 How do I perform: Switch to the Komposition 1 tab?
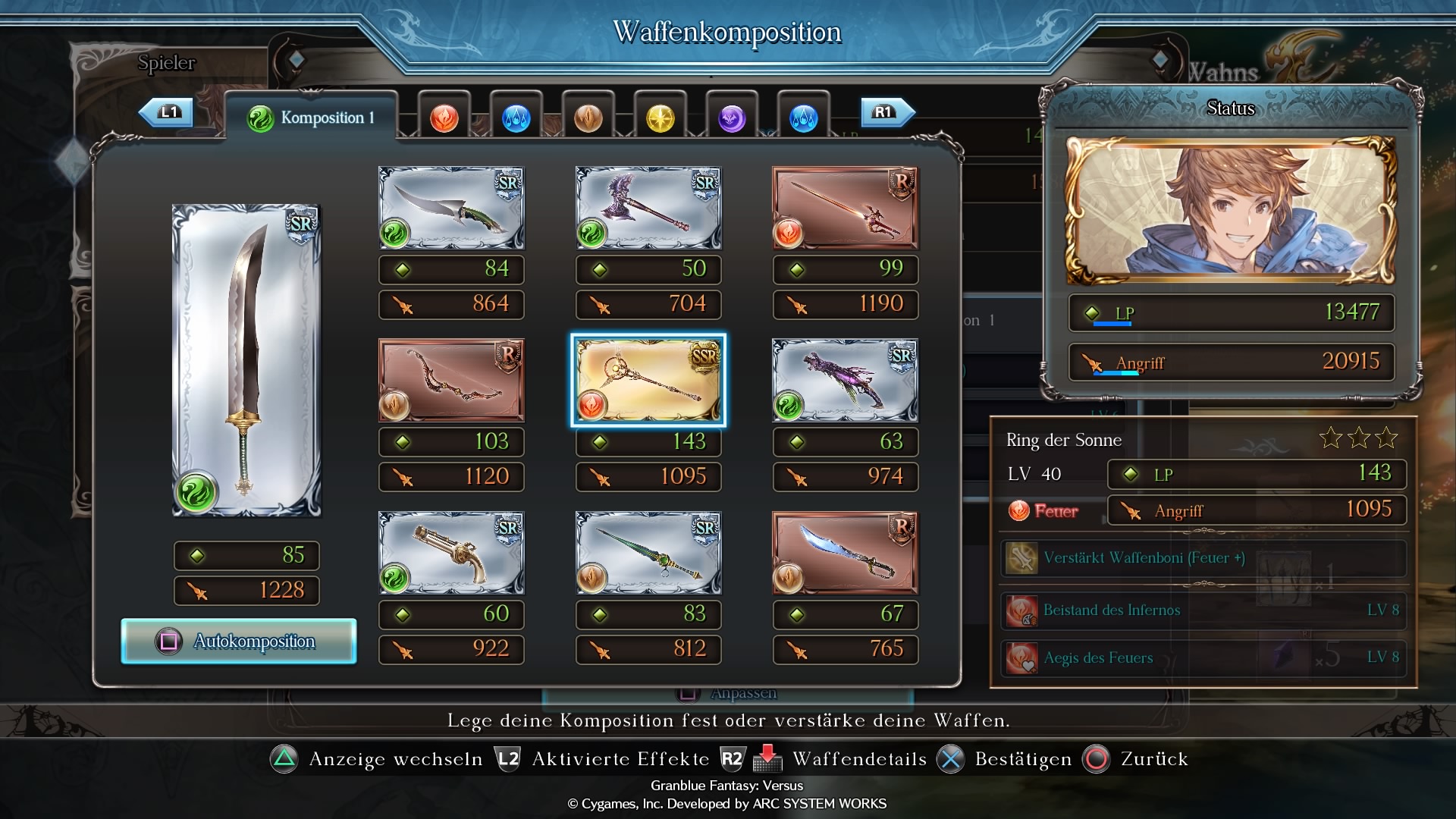tap(311, 118)
